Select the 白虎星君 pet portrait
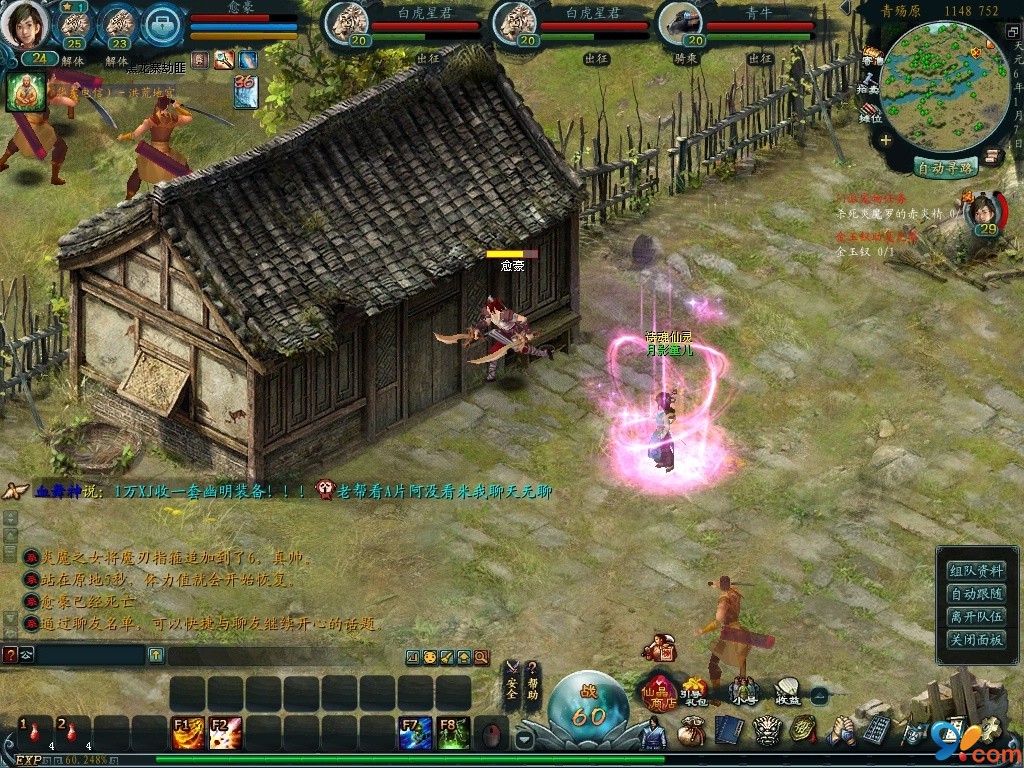This screenshot has width=1024, height=768. click(x=349, y=23)
